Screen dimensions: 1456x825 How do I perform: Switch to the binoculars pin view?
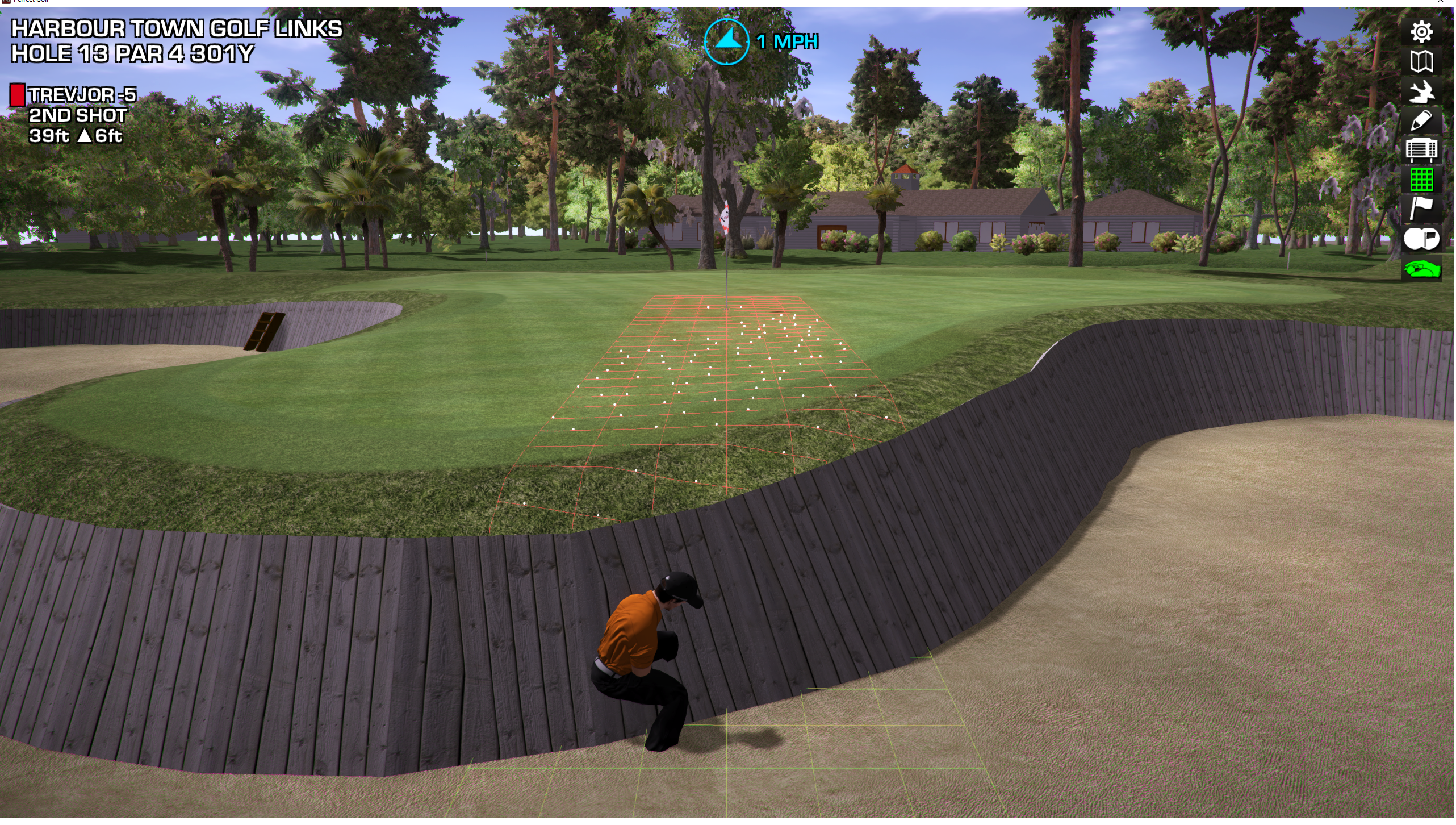pos(1423,239)
